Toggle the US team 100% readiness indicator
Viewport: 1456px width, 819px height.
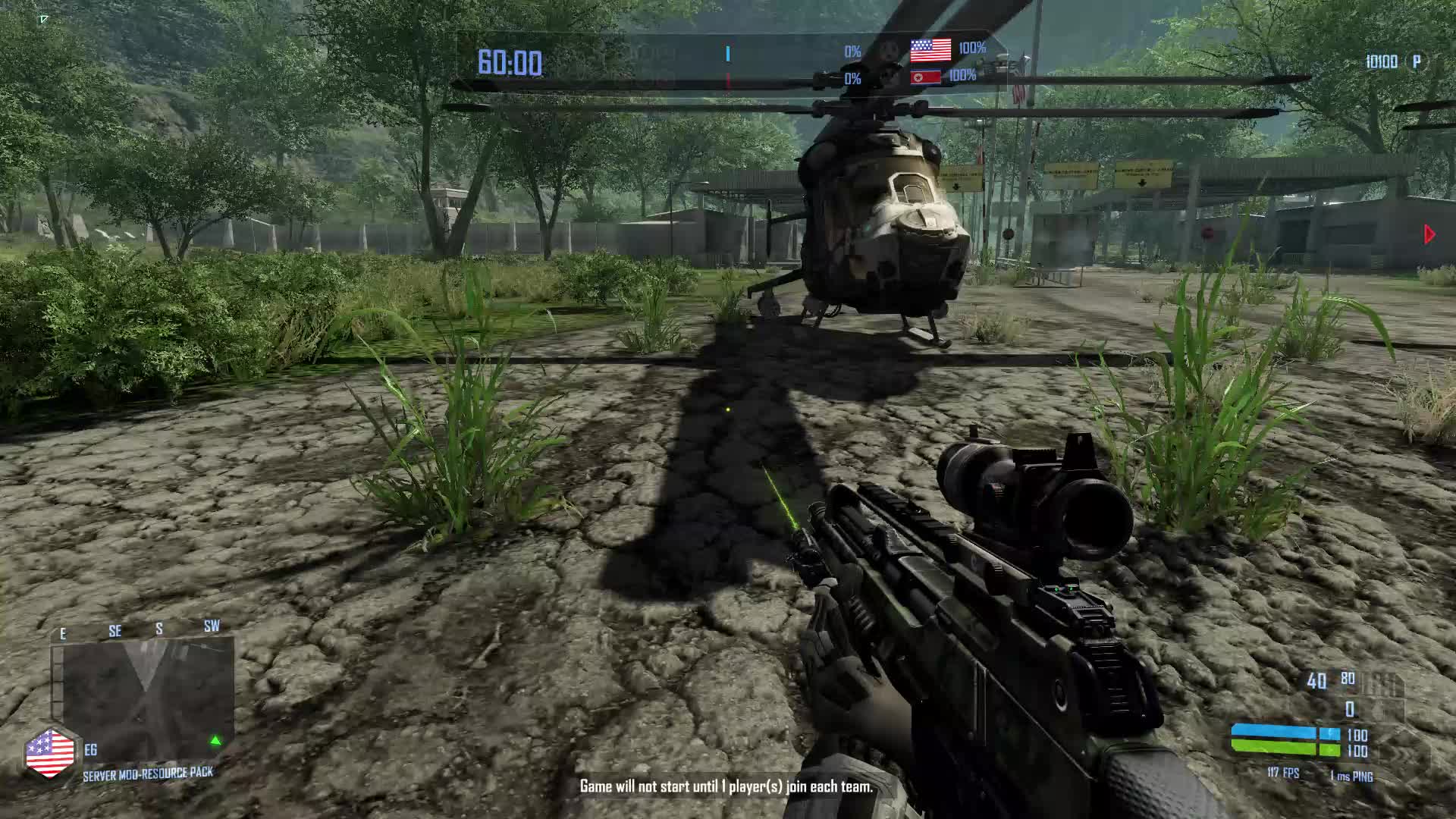[973, 49]
